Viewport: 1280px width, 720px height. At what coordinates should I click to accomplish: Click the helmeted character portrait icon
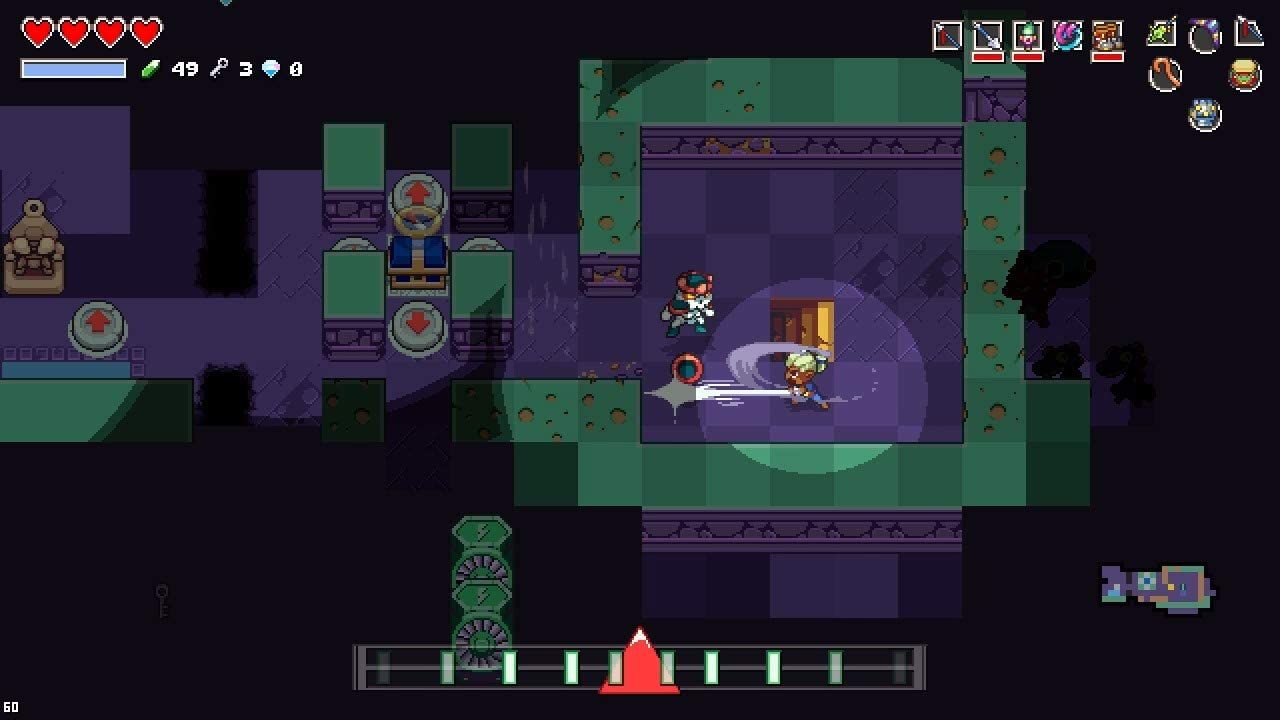click(x=1243, y=73)
